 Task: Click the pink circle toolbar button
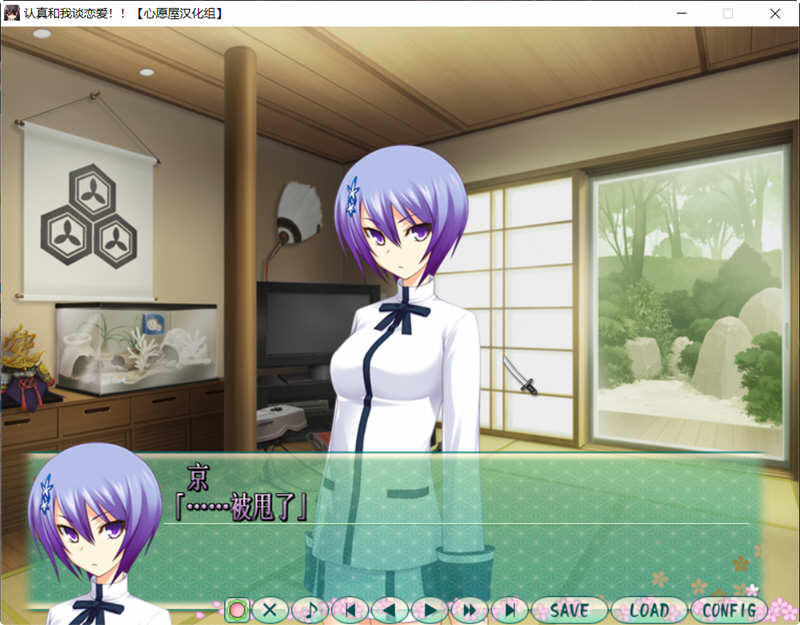point(237,609)
